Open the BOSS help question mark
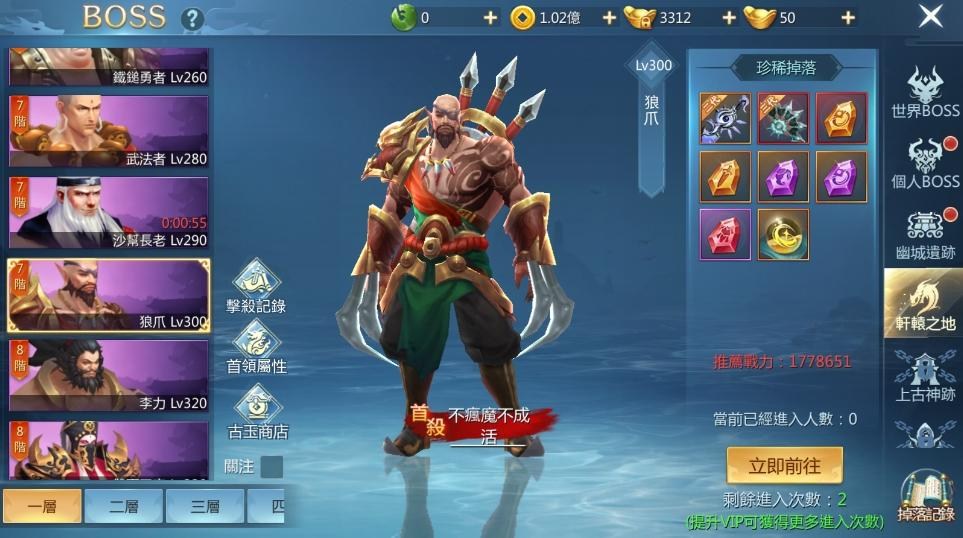963x538 pixels. 192,19
